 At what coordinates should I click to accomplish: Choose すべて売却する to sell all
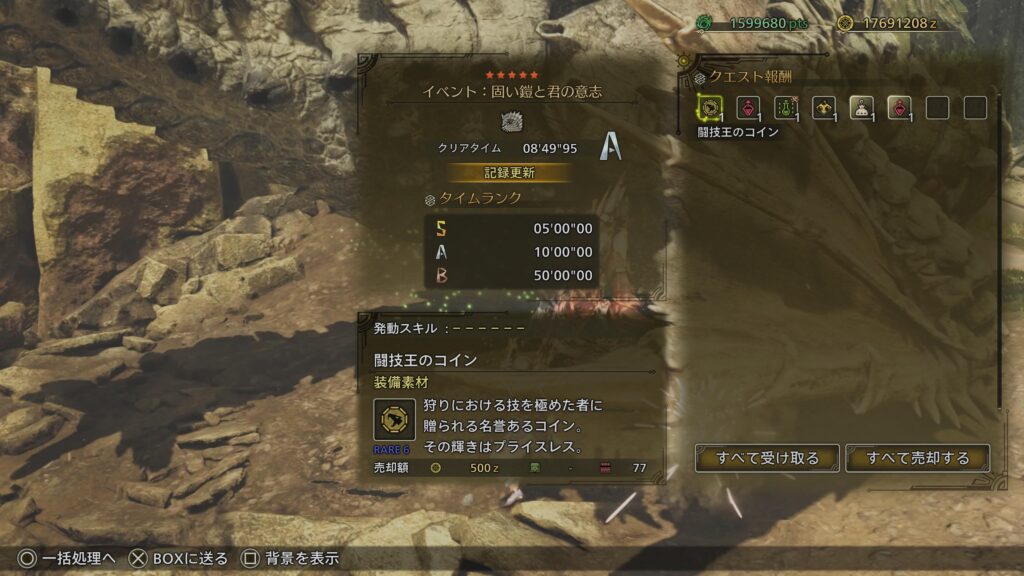tap(917, 458)
